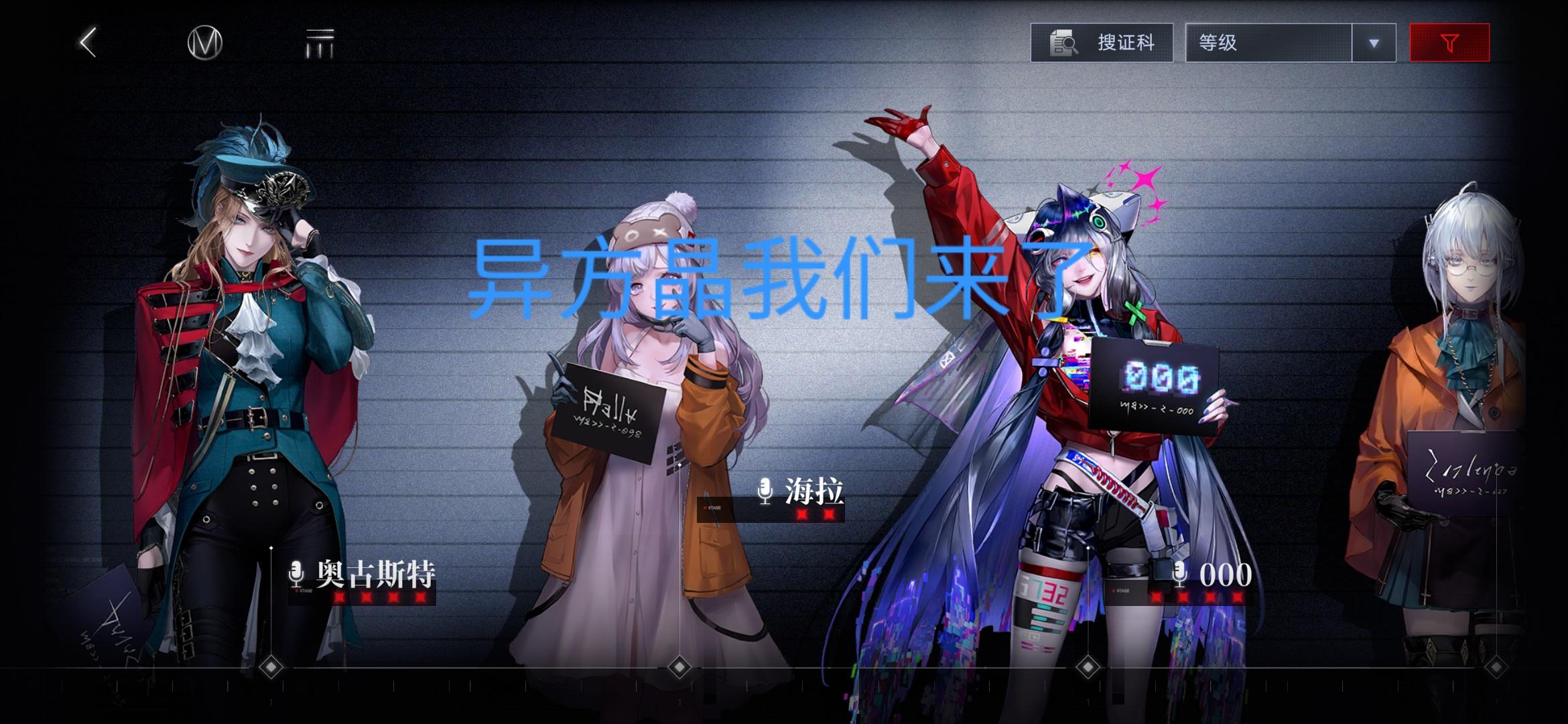1568x724 pixels.
Task: Click the sort lines icon near top-left
Action: (322, 42)
